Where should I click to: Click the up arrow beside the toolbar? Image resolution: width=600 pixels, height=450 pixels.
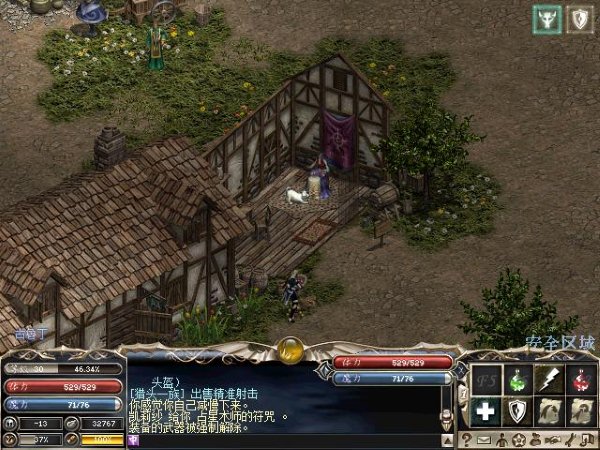[449, 438]
